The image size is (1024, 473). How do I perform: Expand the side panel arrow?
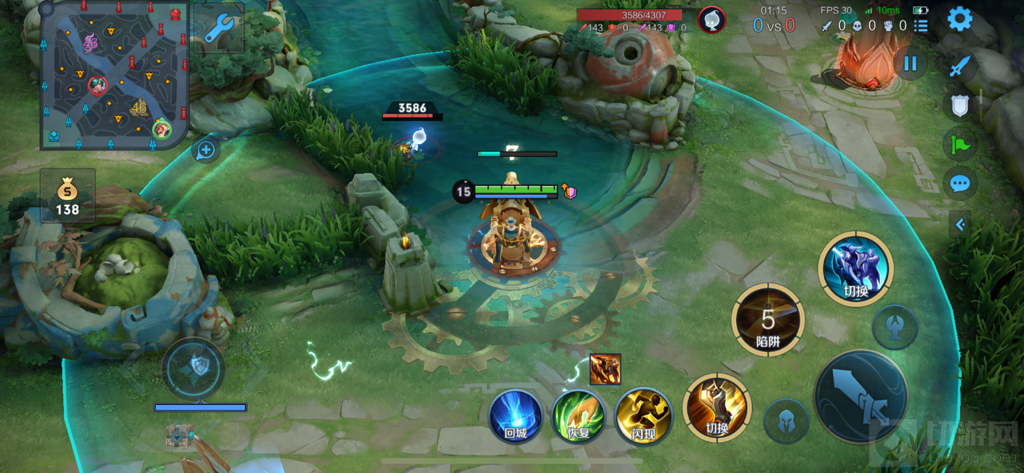(960, 225)
